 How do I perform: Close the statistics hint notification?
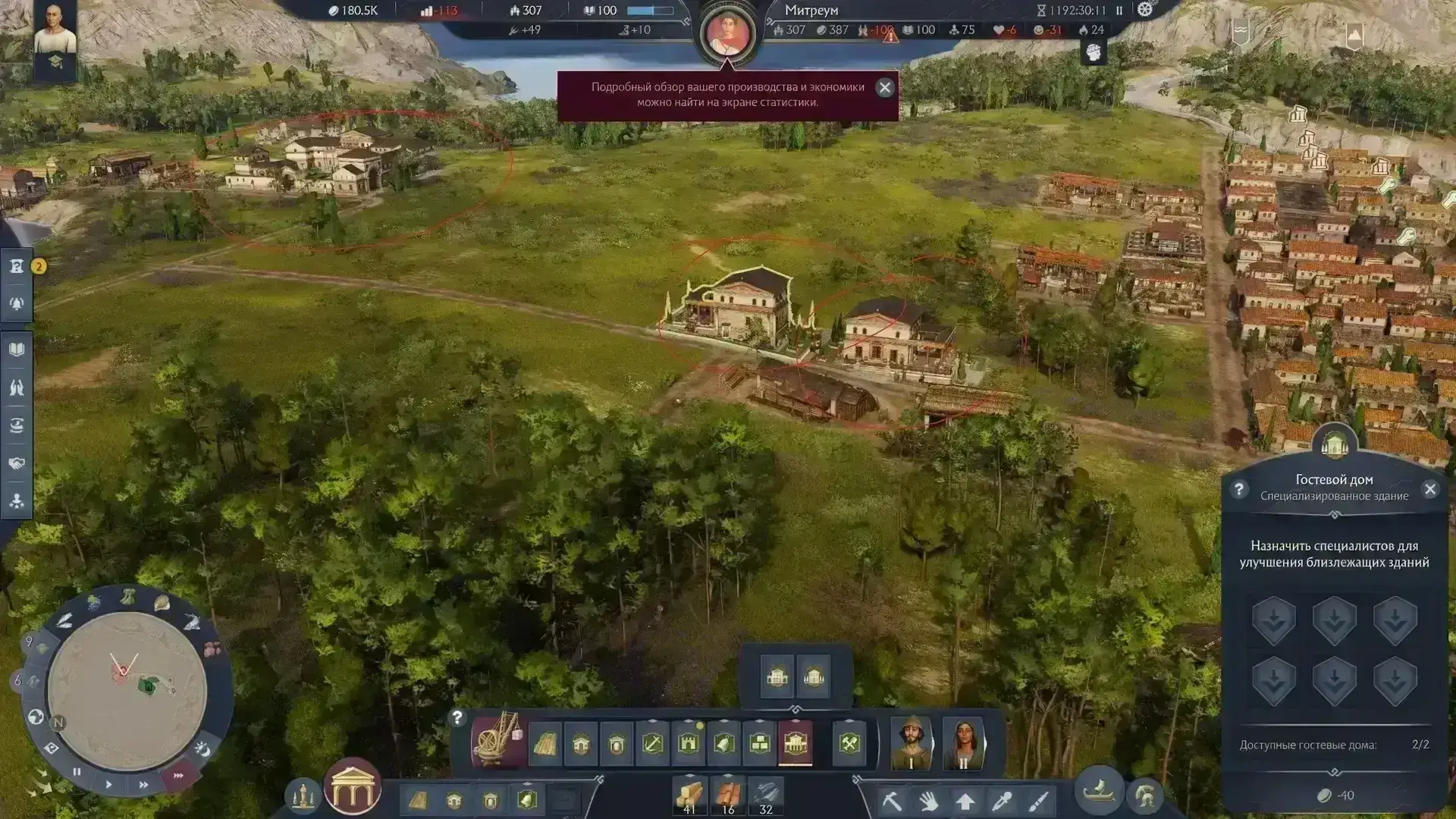[x=884, y=87]
